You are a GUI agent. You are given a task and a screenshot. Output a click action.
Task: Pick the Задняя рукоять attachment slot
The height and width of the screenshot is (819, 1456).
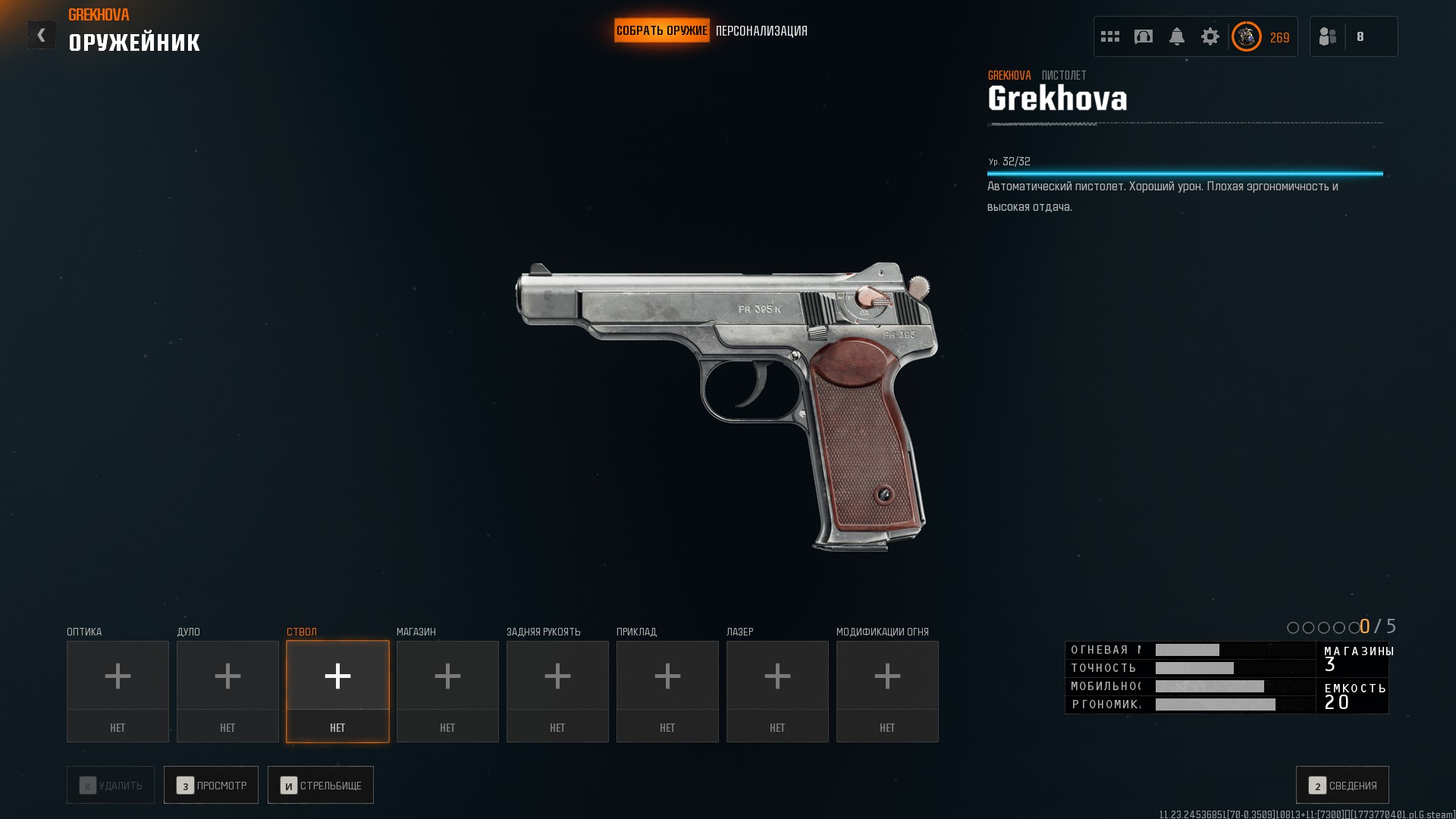tap(557, 691)
